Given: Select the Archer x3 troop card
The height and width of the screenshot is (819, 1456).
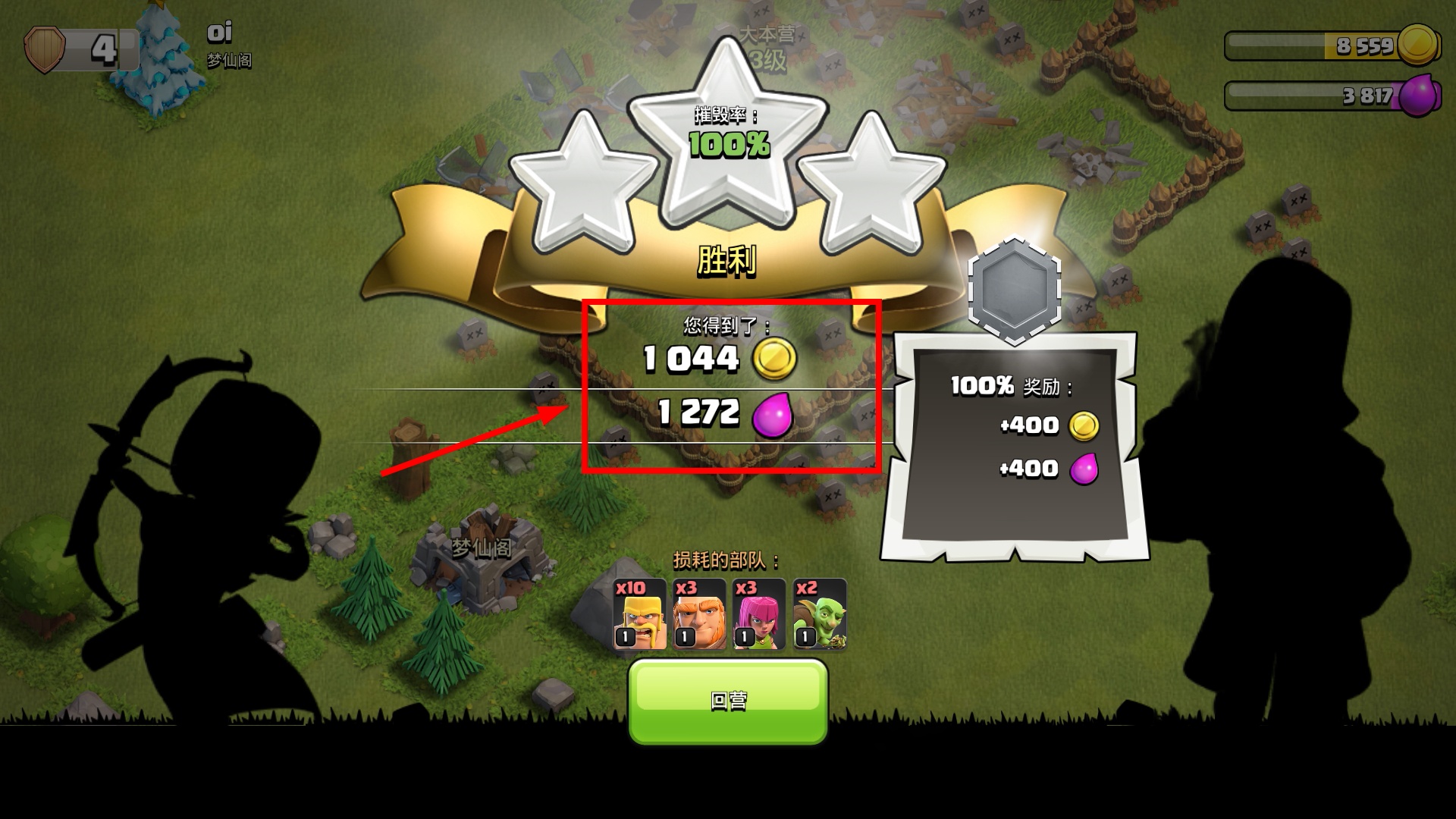Looking at the screenshot, I should [758, 614].
